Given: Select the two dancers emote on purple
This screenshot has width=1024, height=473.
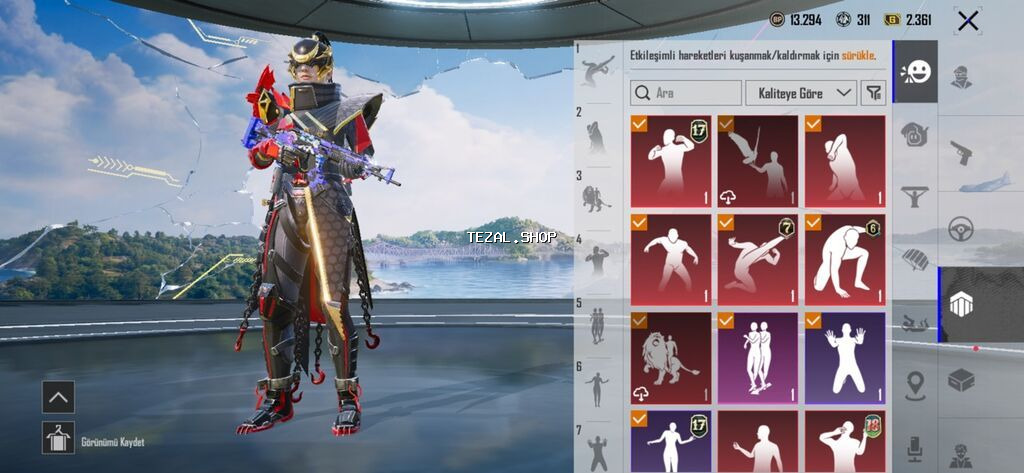Looking at the screenshot, I should [757, 357].
